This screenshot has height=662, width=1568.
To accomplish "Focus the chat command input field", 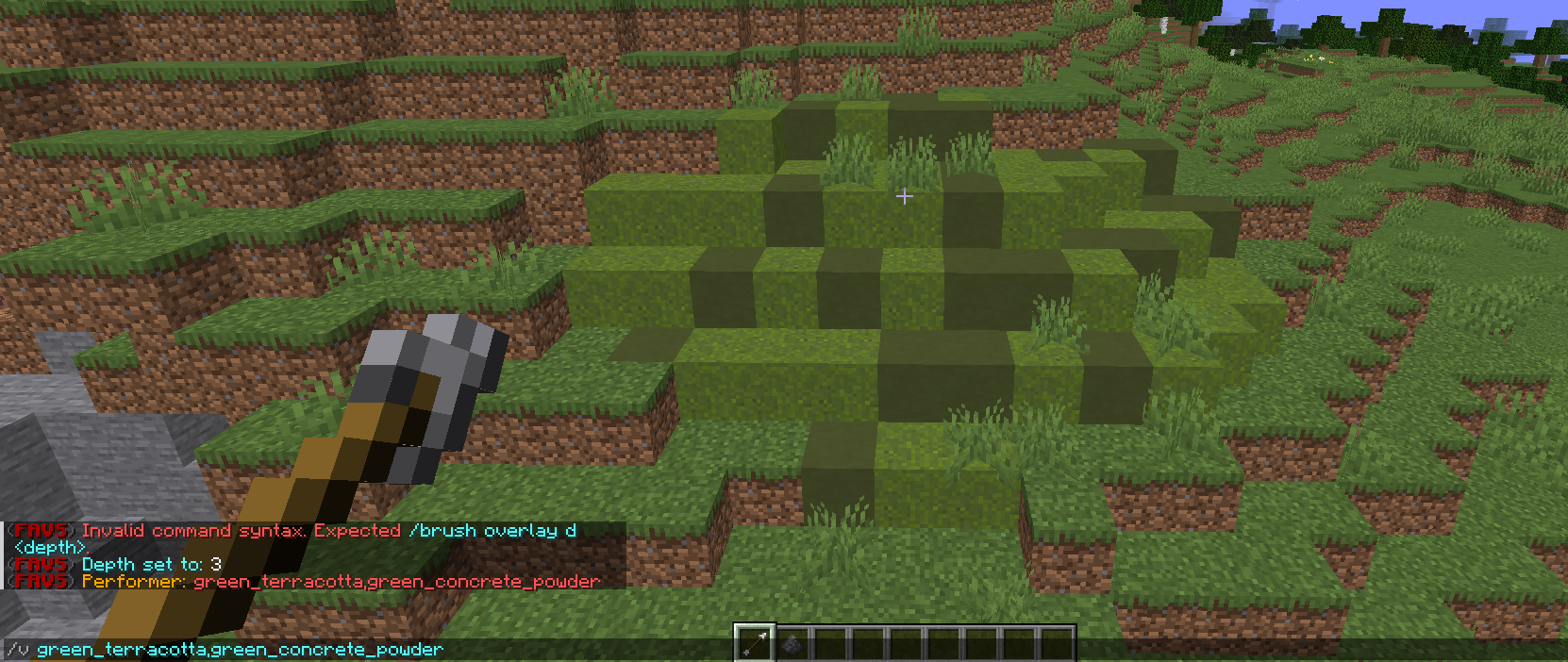I will [359, 649].
